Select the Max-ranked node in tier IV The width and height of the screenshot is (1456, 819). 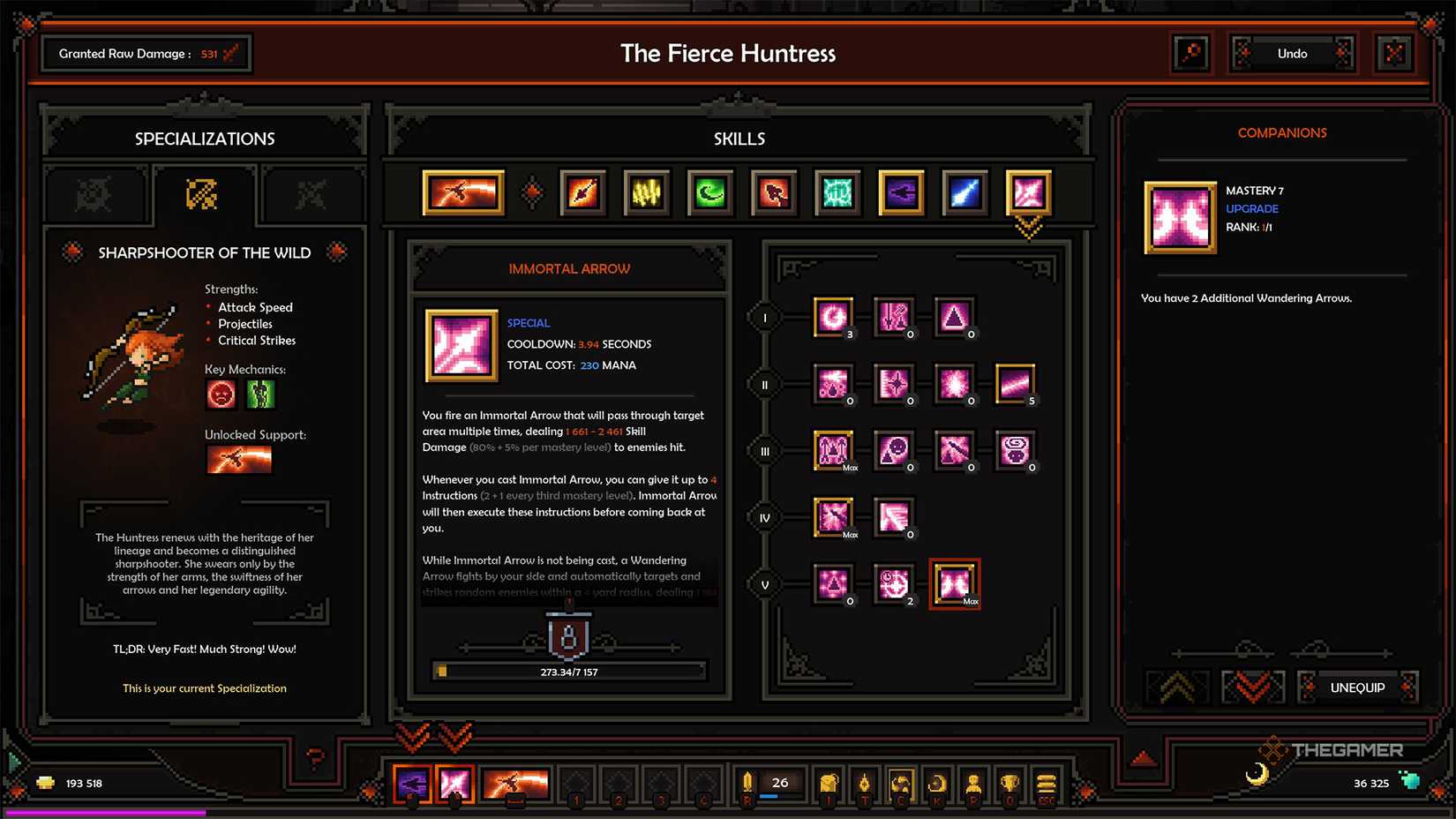pos(833,516)
